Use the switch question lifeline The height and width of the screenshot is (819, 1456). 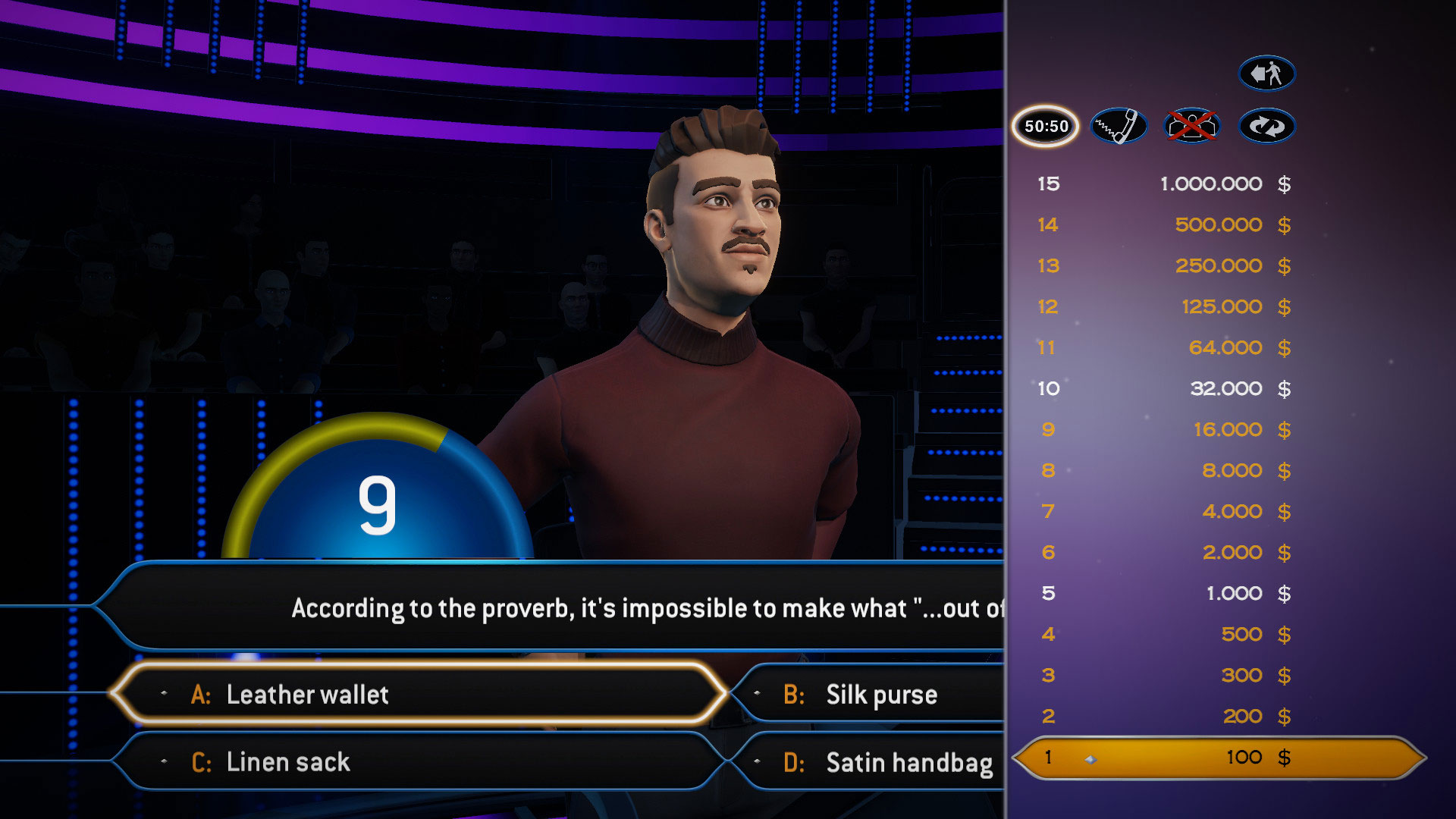(1266, 126)
